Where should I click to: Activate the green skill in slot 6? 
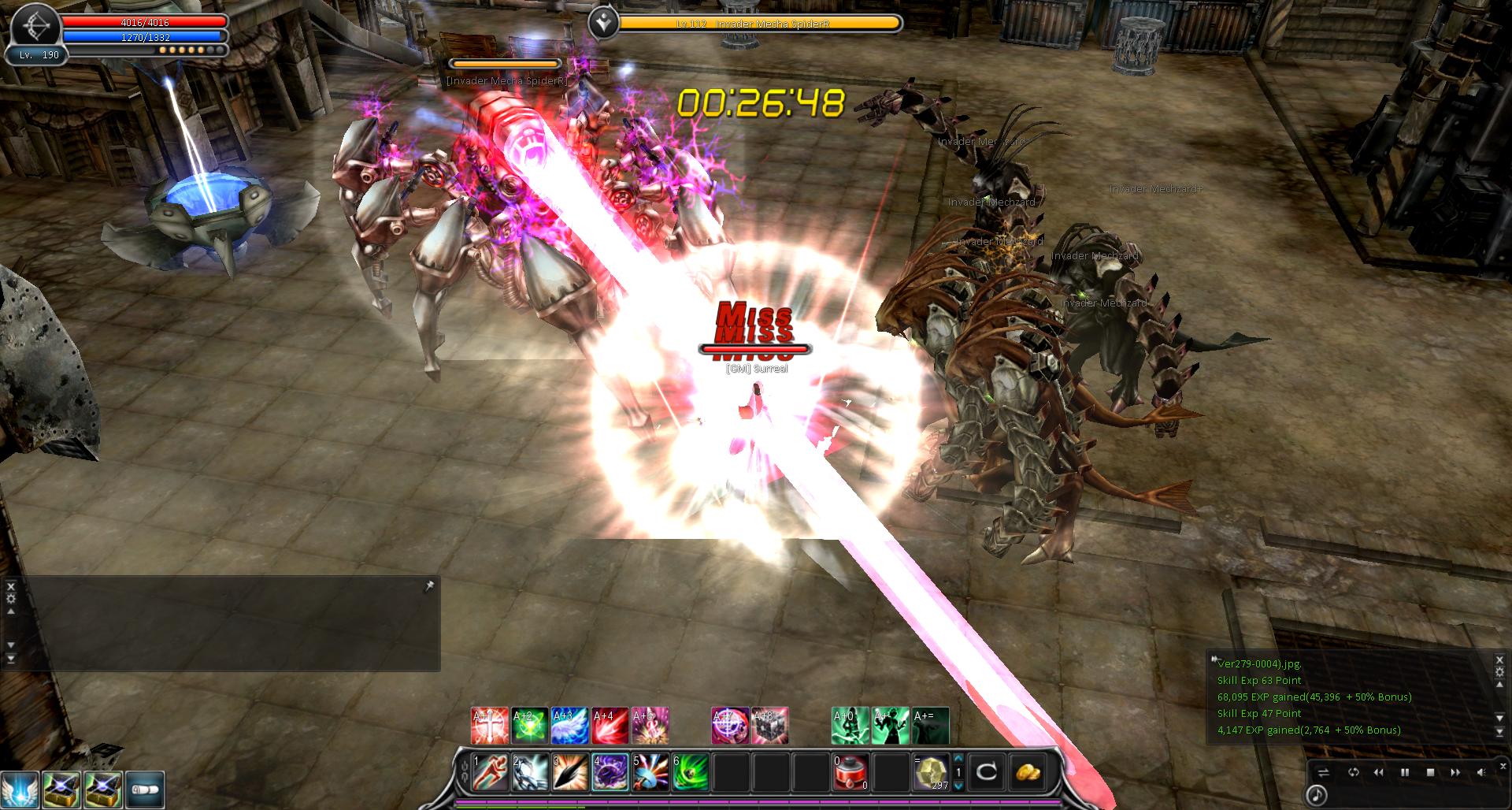[689, 773]
